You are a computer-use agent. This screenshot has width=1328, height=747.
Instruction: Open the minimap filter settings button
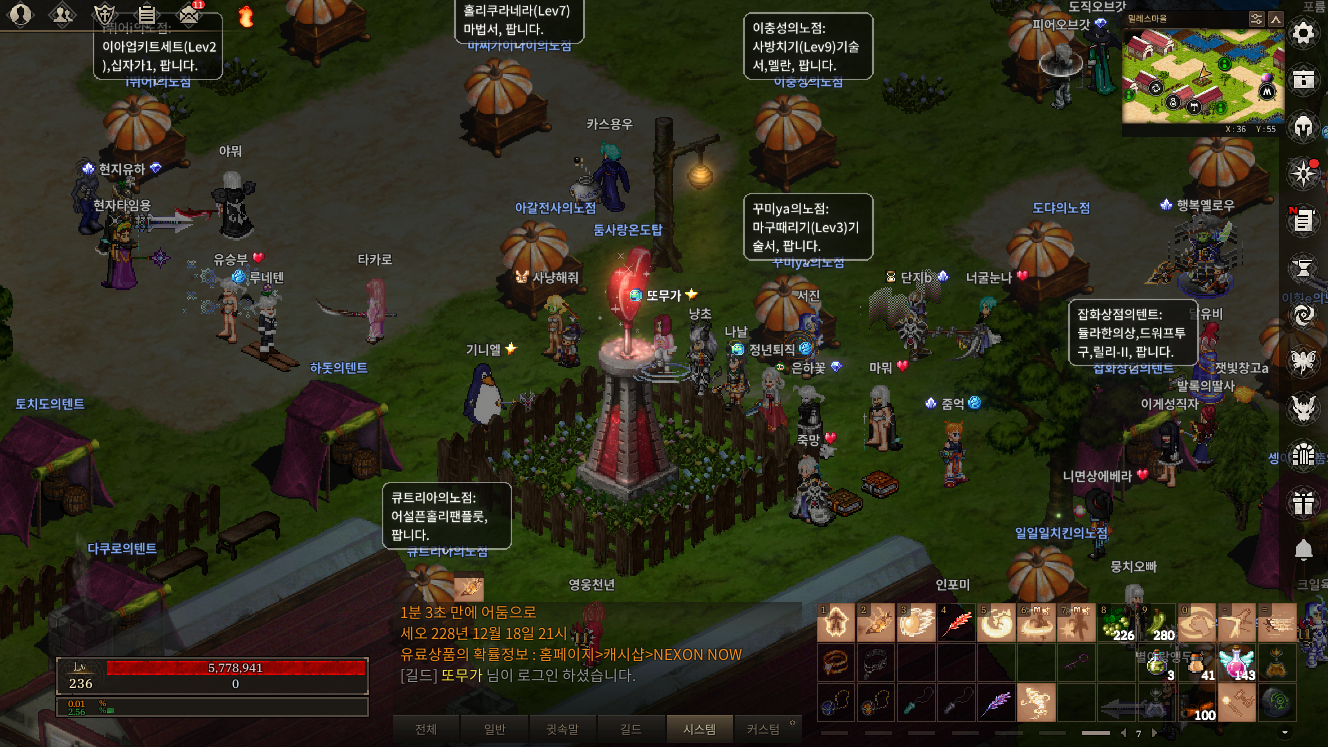1256,18
